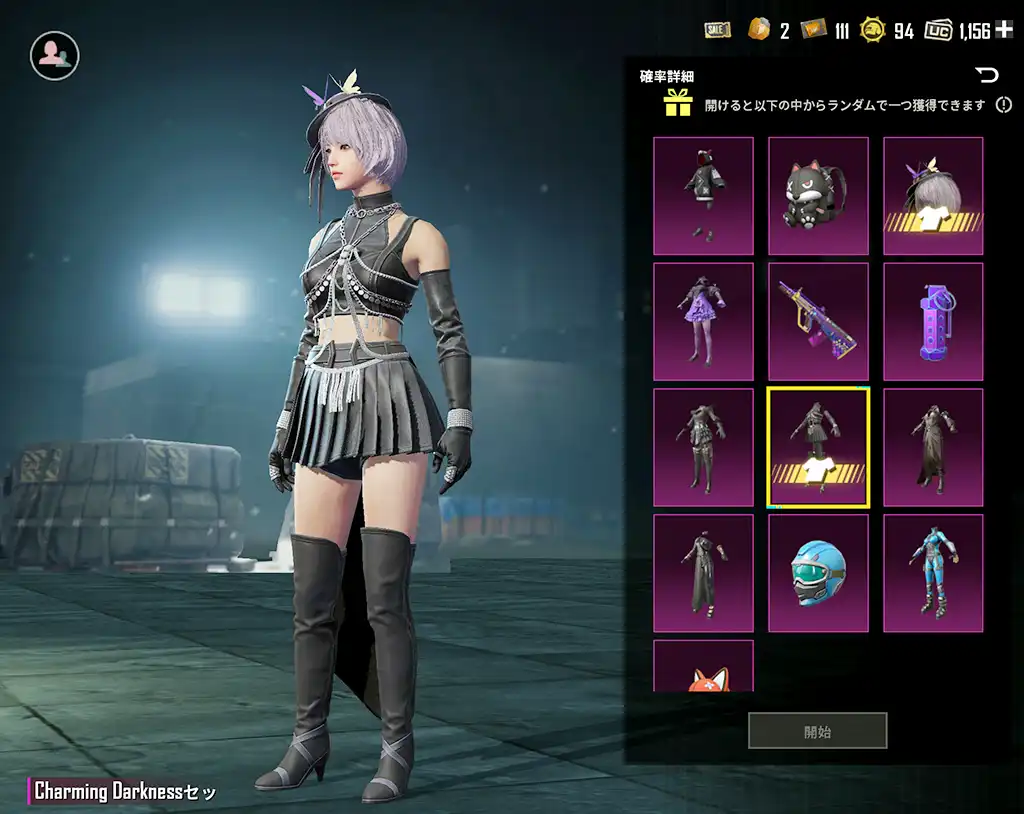
Task: Go back with the return arrow button
Action: coord(987,75)
